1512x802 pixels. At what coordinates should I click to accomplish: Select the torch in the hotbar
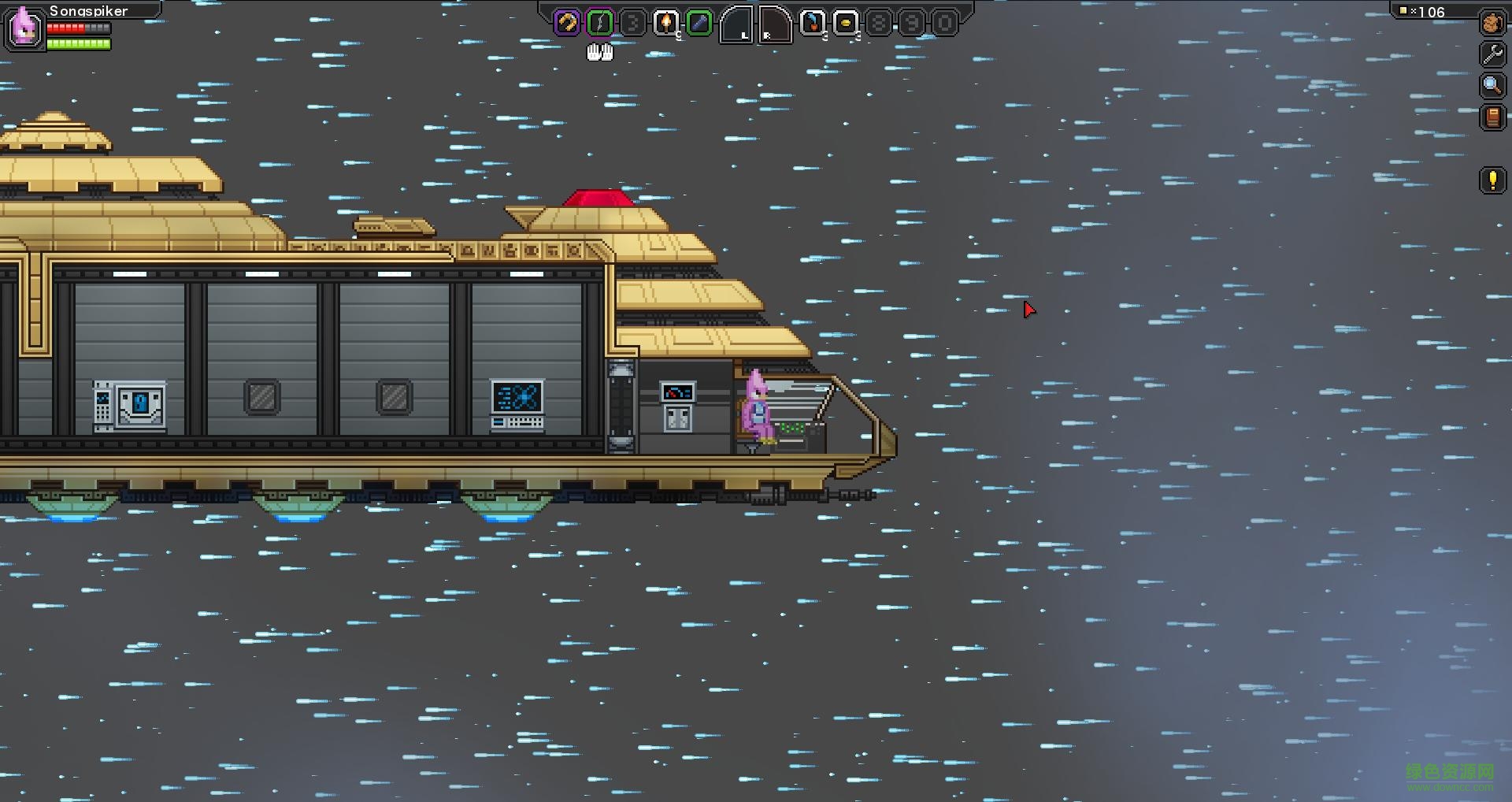[x=666, y=21]
